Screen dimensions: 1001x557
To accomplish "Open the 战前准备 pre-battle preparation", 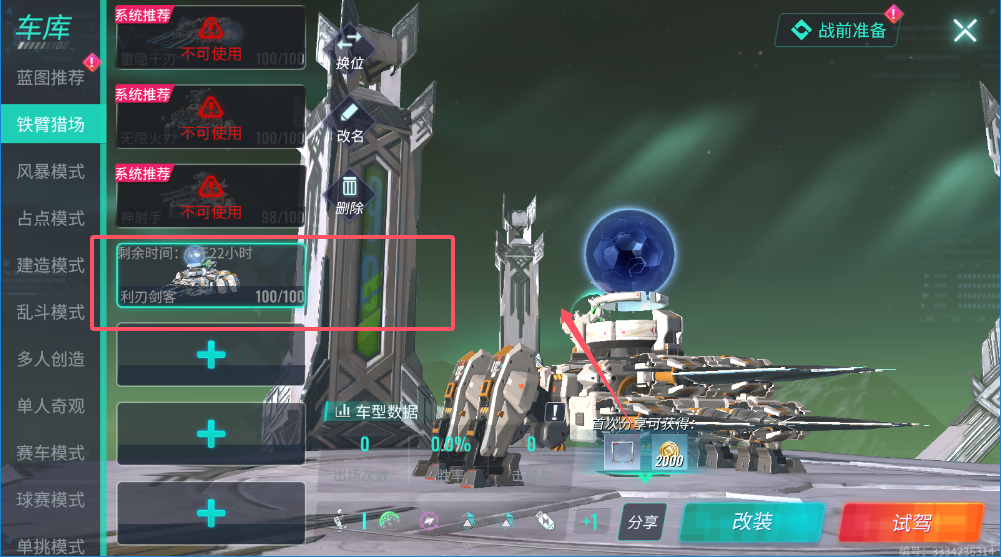I will [x=840, y=31].
